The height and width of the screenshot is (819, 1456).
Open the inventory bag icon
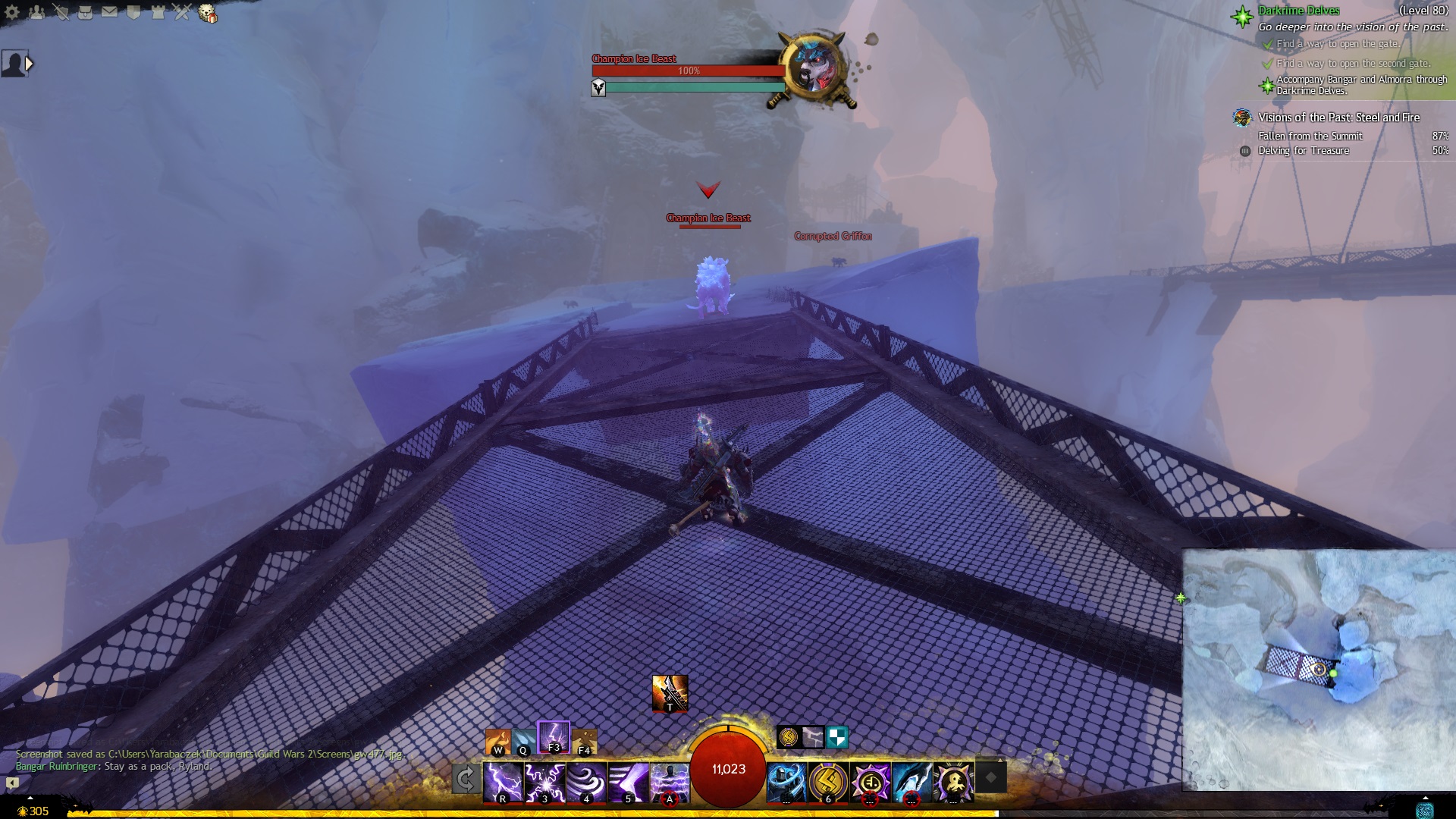click(85, 12)
